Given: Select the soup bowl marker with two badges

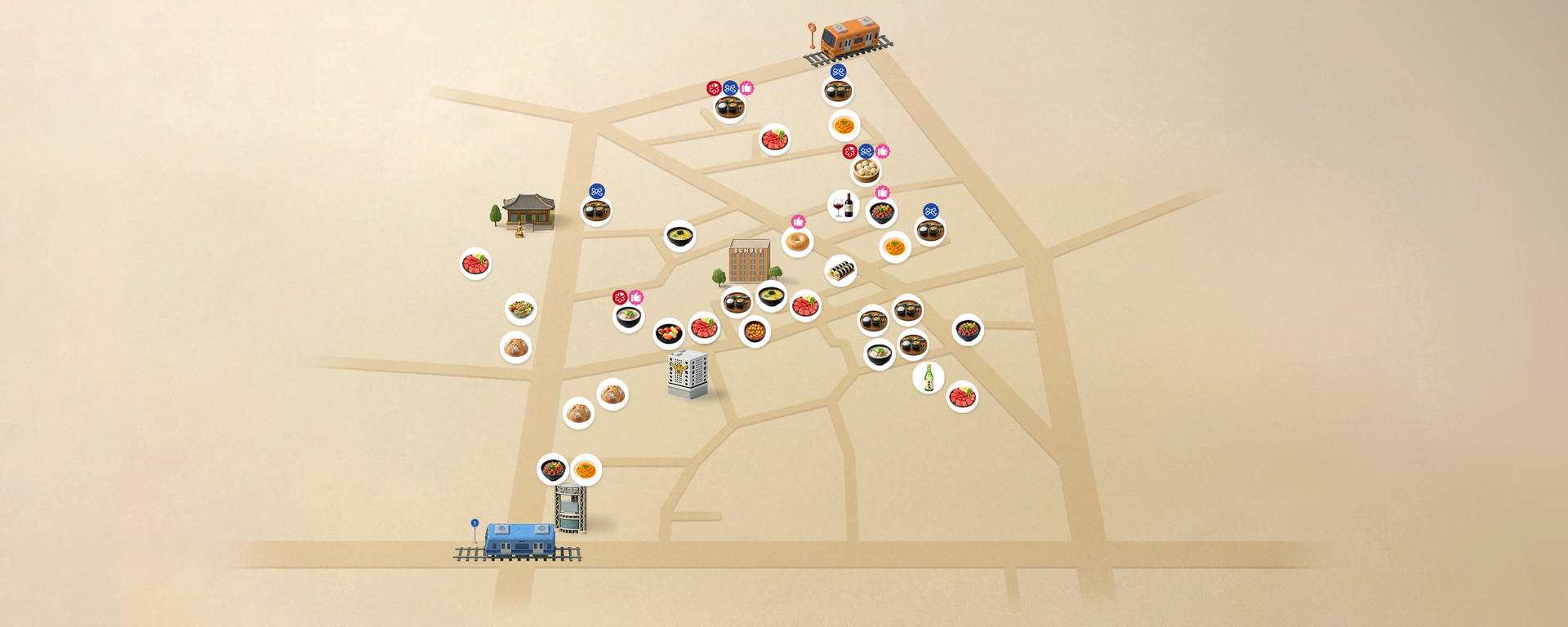Looking at the screenshot, I should coord(628,316).
